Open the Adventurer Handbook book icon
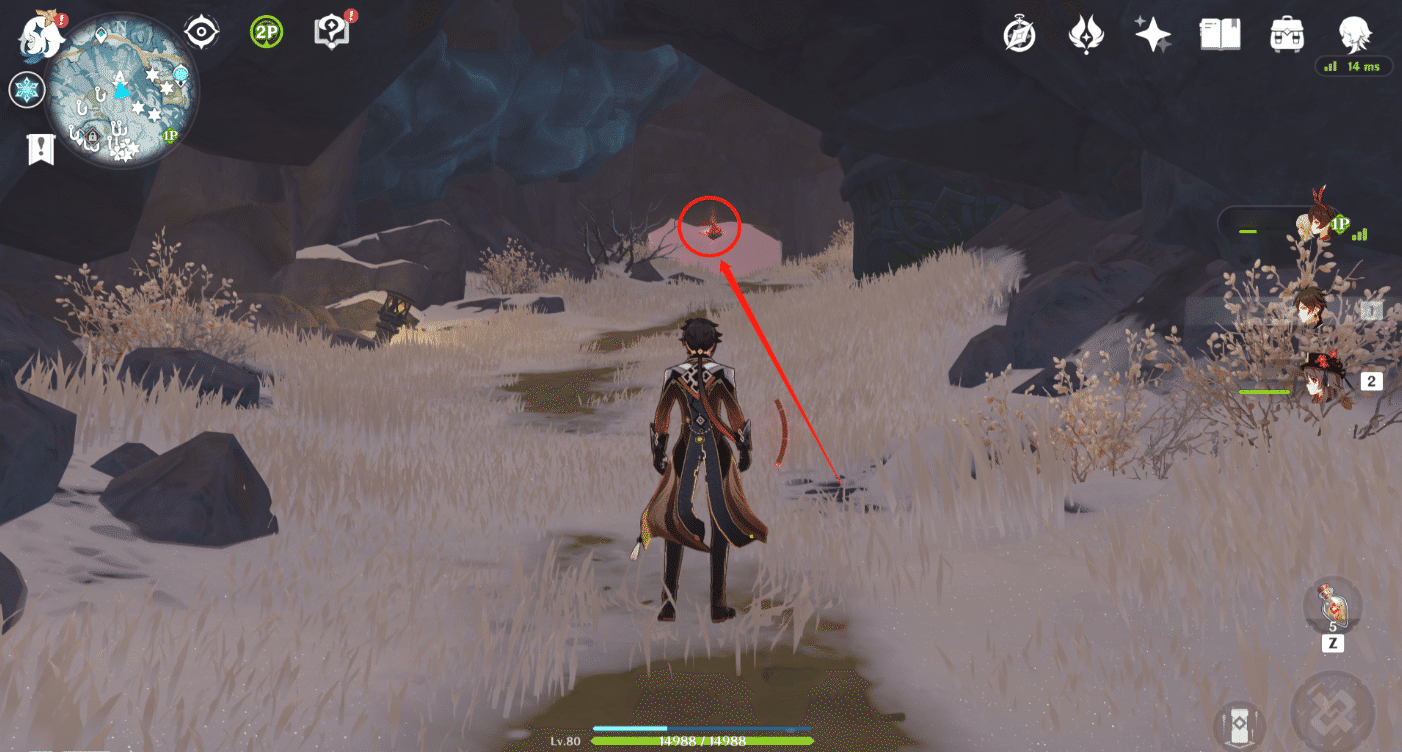Screen dimensions: 1402x752 (1220, 33)
